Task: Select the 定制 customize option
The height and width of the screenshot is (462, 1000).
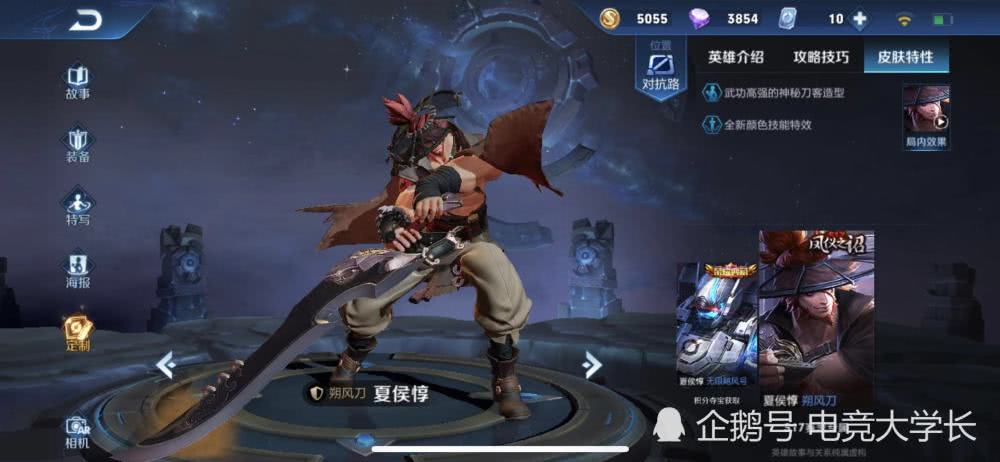Action: 78,333
